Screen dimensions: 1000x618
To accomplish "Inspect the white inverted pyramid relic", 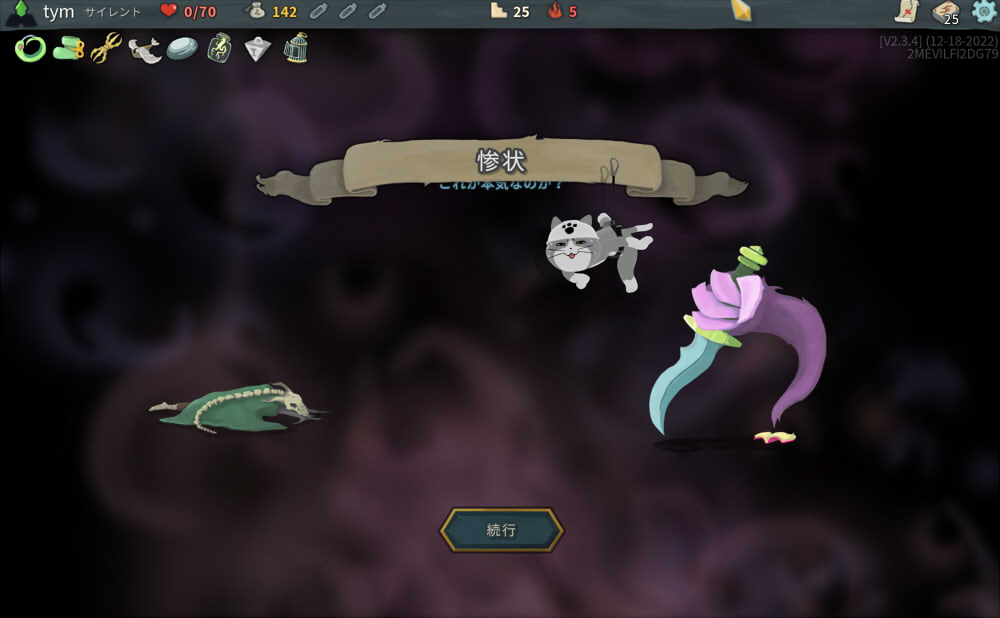I will click(257, 48).
